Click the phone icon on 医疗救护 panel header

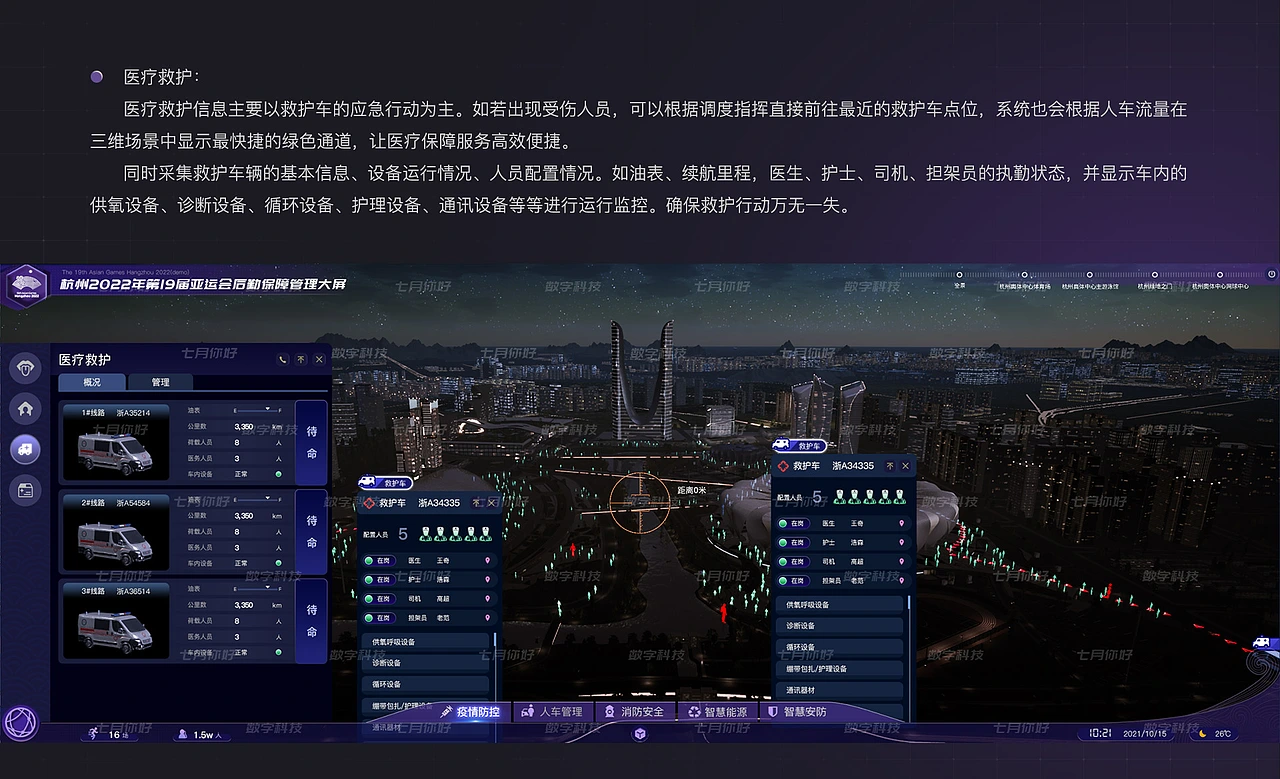pyautogui.click(x=284, y=360)
